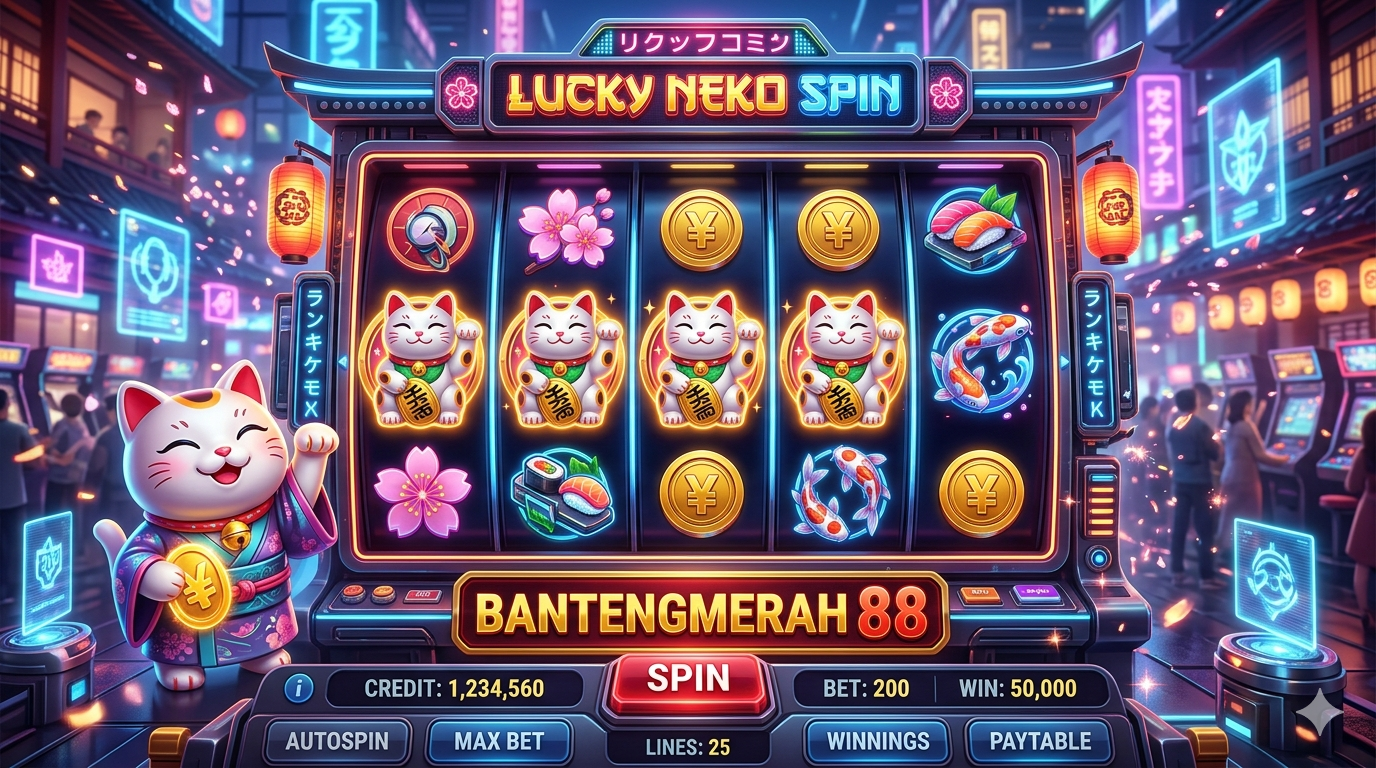Select the MAX BET button

(499, 742)
